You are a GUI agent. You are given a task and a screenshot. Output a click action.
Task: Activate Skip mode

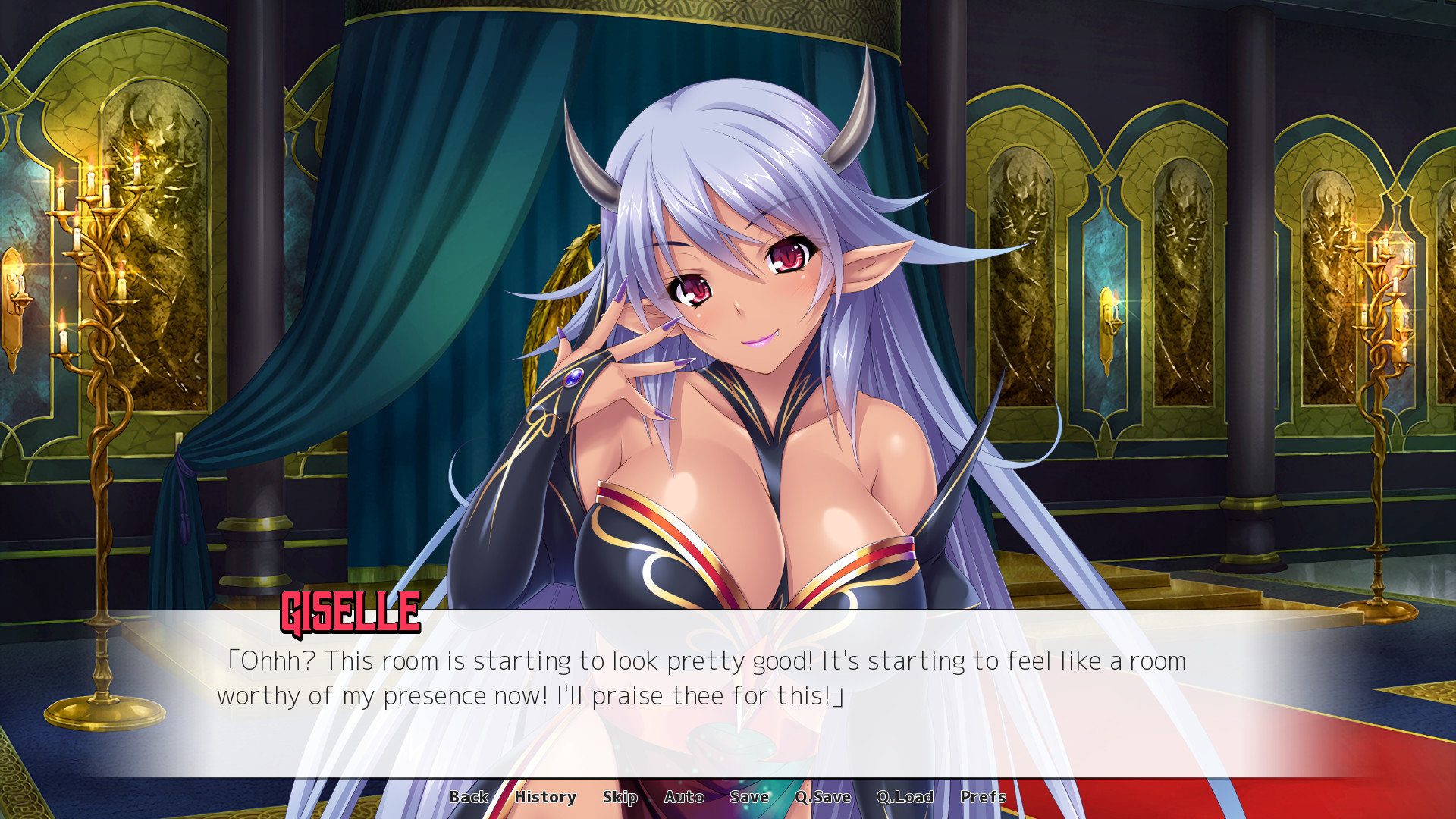coord(620,797)
